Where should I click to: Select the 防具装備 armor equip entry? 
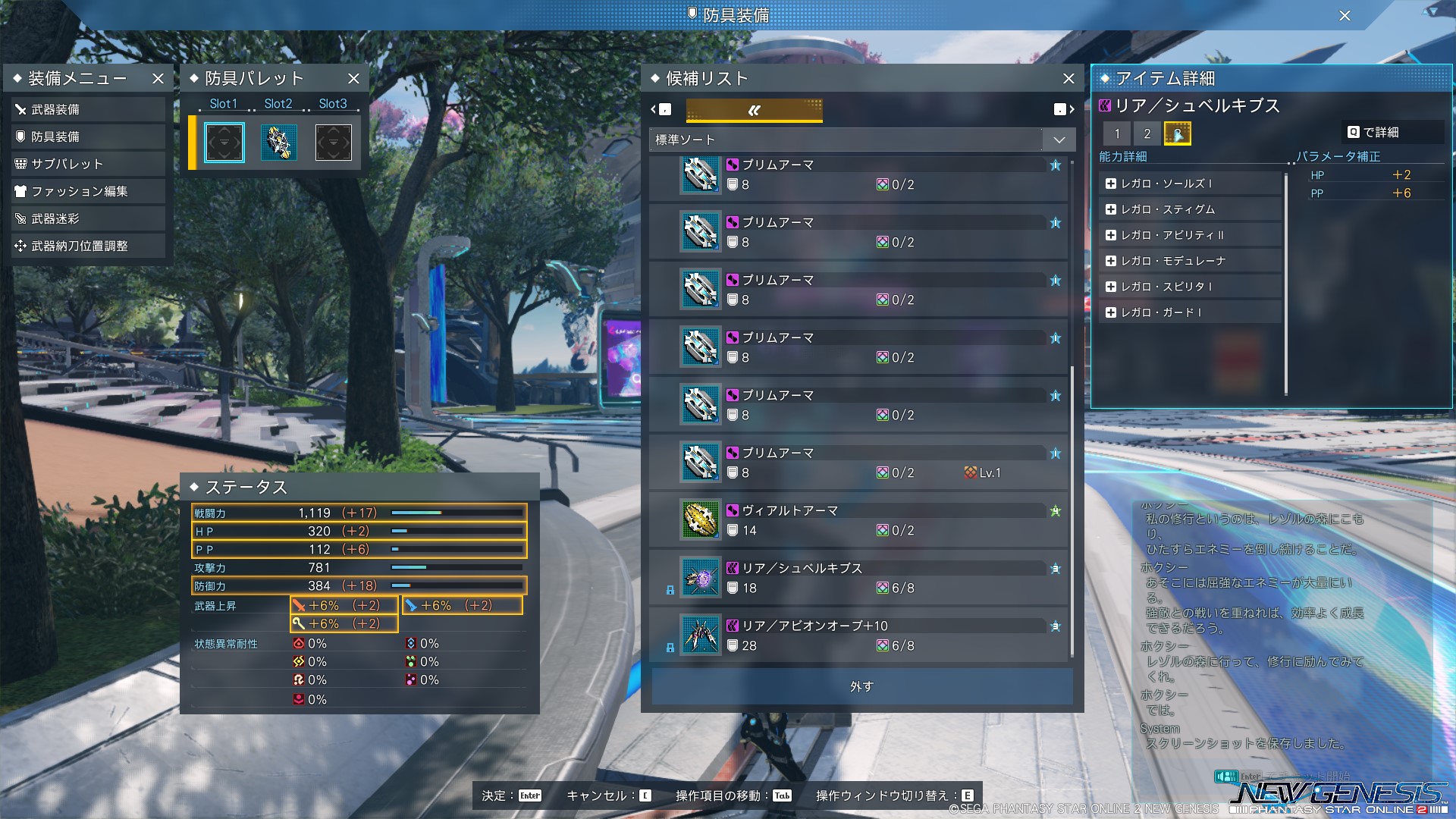87,137
